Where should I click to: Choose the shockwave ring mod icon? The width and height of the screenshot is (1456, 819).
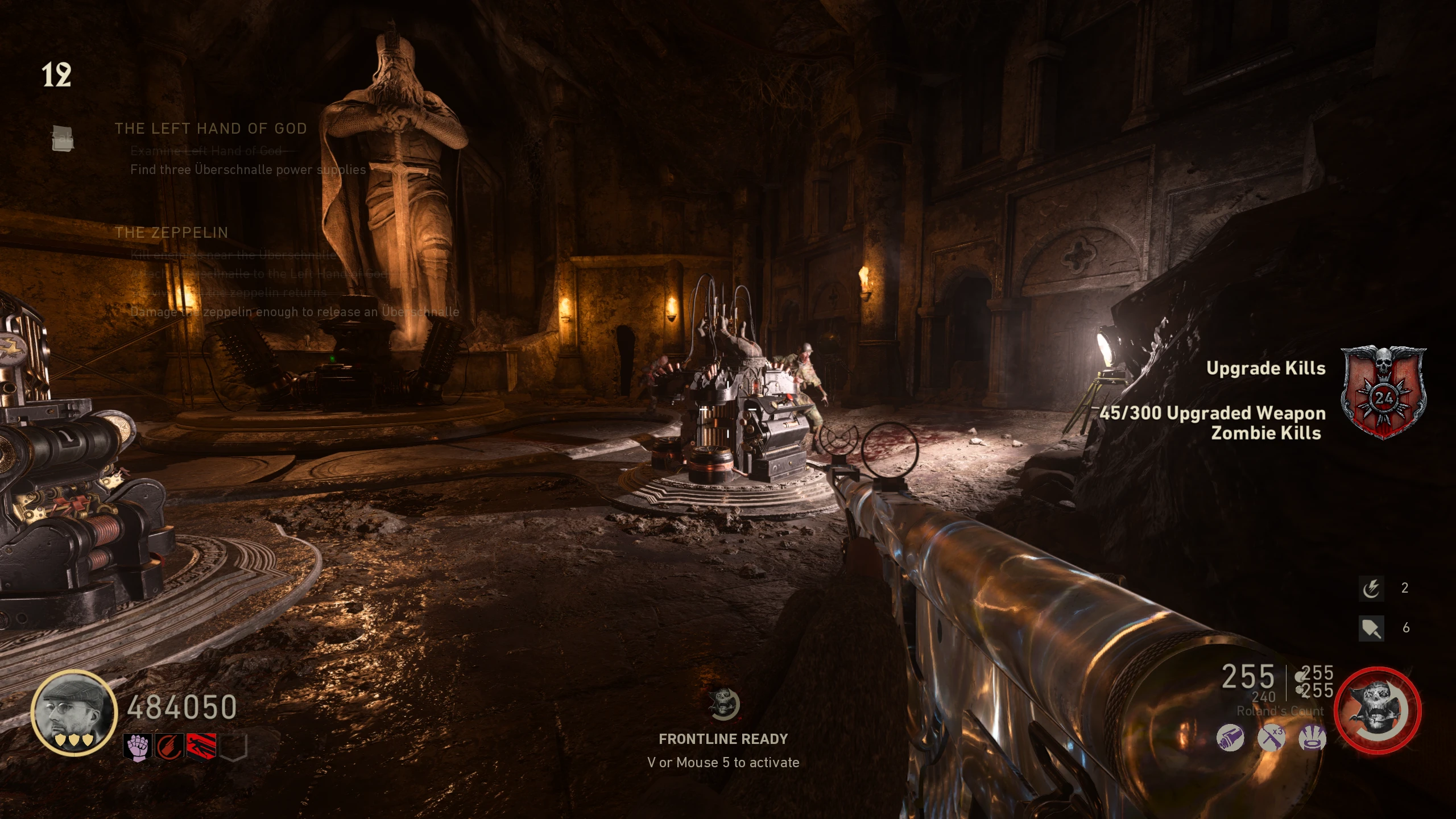(1312, 738)
